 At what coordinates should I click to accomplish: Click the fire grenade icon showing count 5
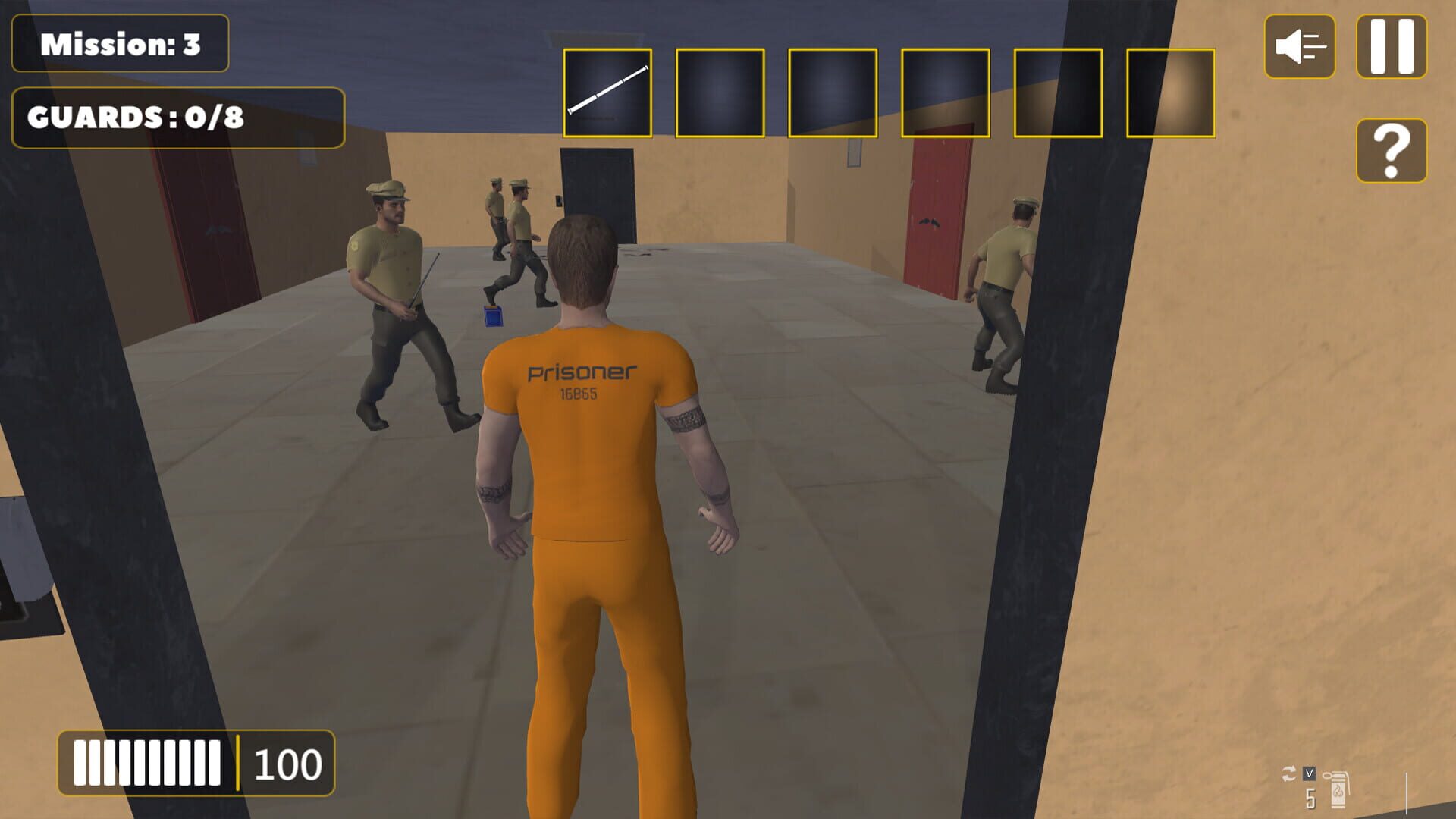1338,789
